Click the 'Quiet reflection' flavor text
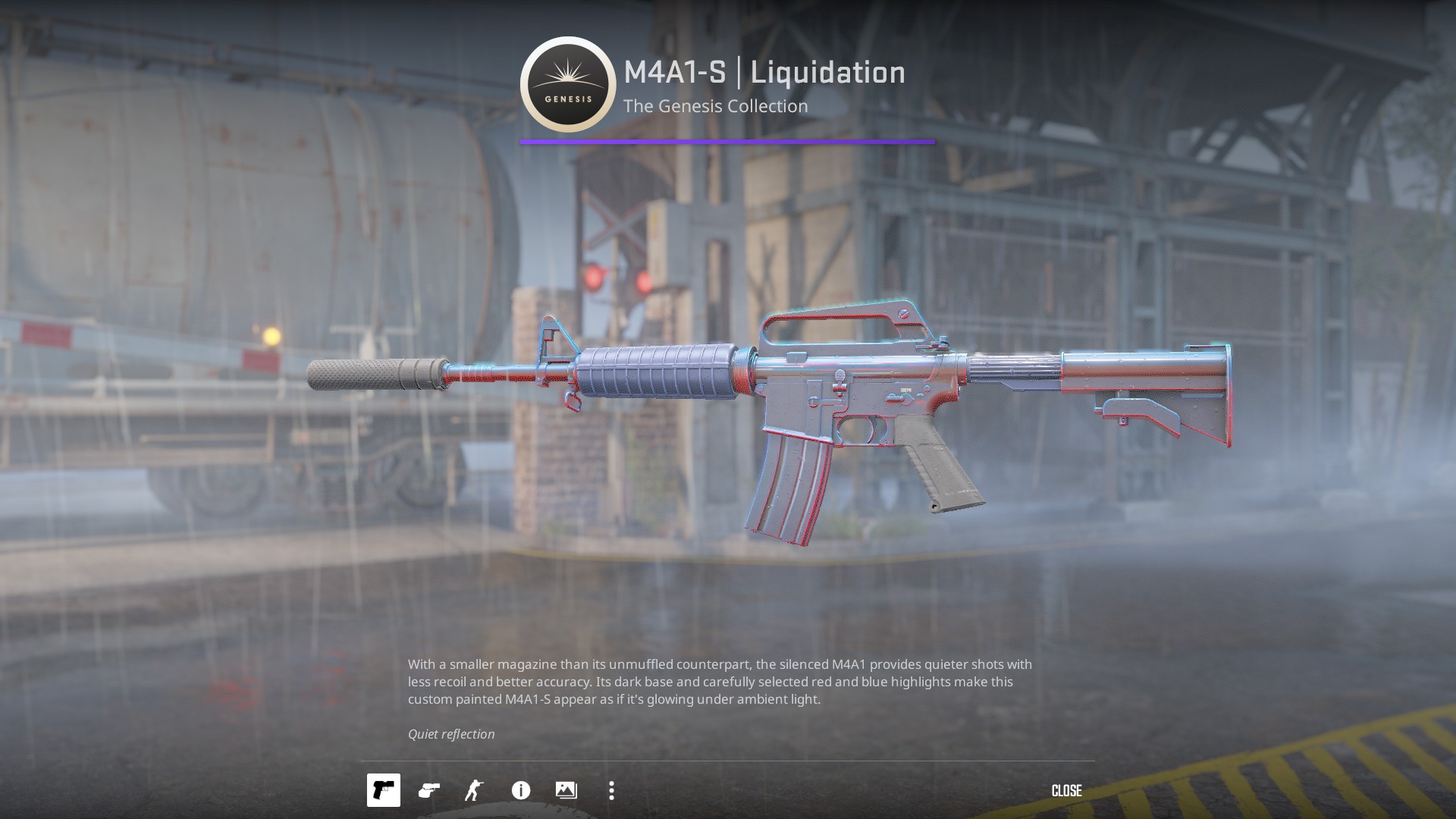The width and height of the screenshot is (1456, 819). pyautogui.click(x=450, y=733)
